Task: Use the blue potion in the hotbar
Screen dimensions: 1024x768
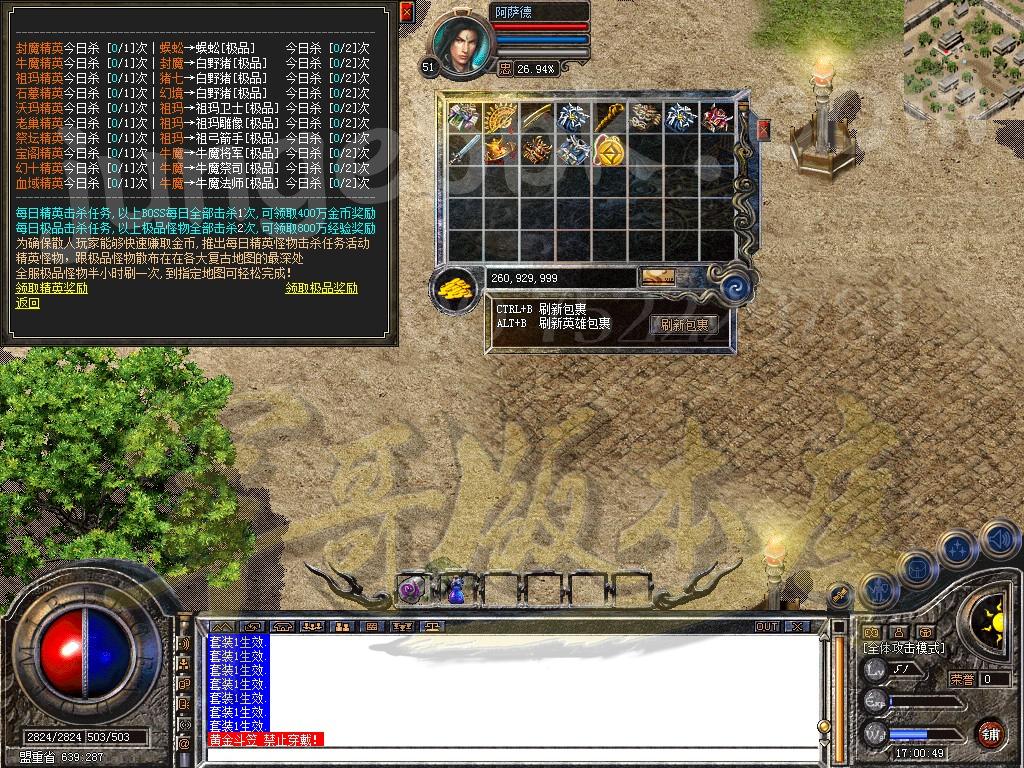Action: click(x=455, y=590)
